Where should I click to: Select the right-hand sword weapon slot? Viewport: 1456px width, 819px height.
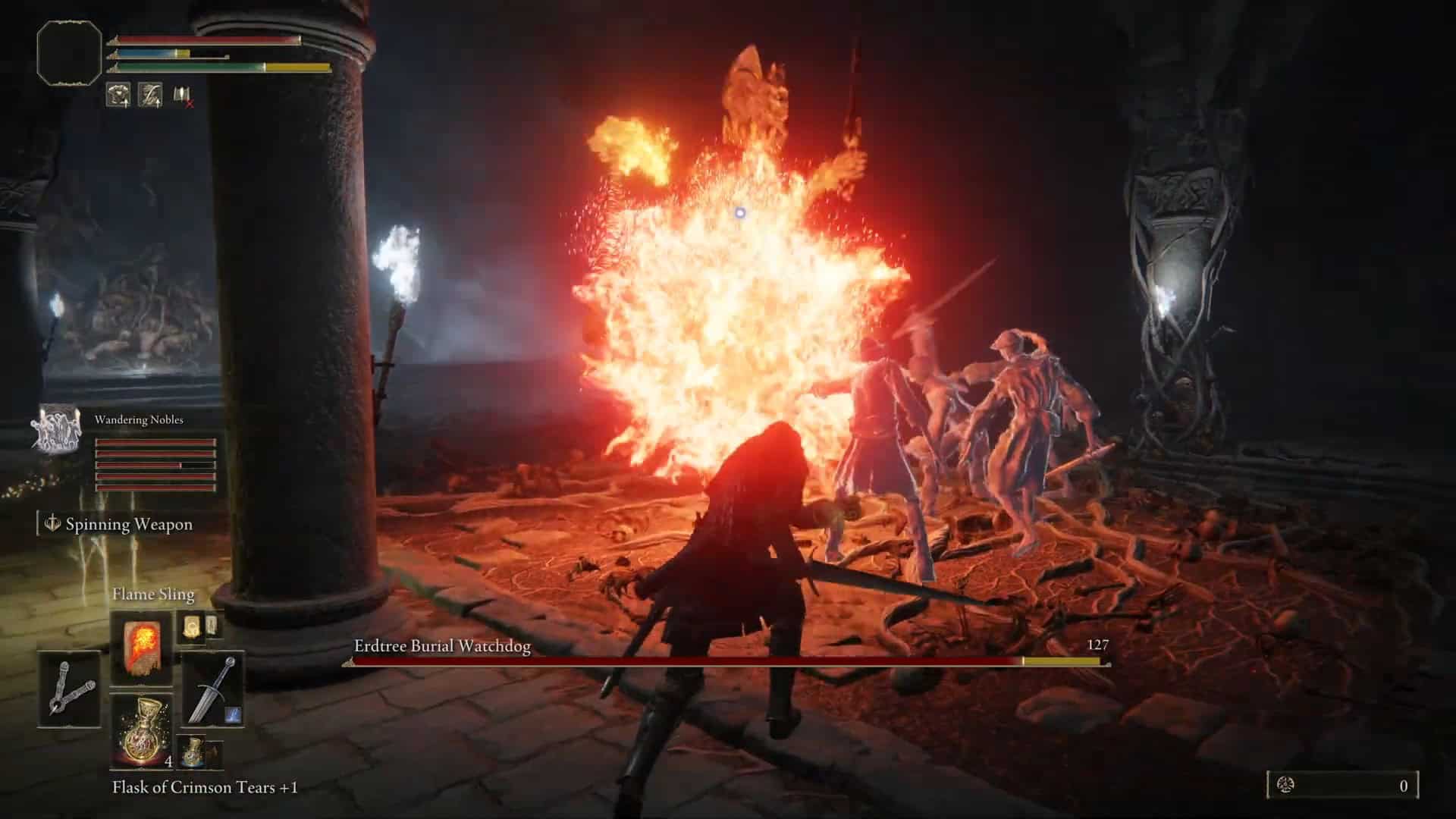click(213, 689)
